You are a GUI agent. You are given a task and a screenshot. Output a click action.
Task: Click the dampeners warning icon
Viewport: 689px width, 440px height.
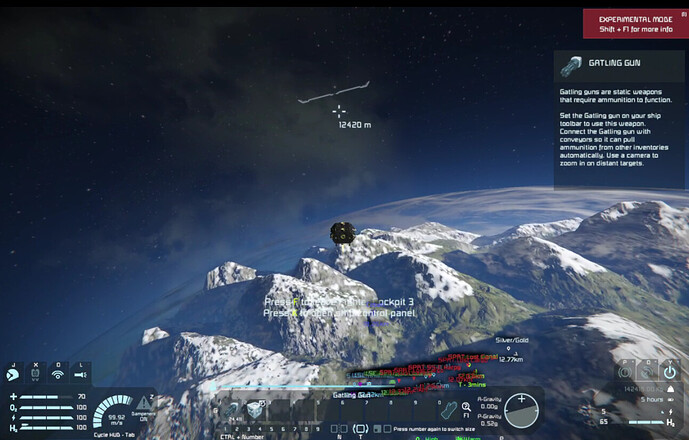point(141,404)
